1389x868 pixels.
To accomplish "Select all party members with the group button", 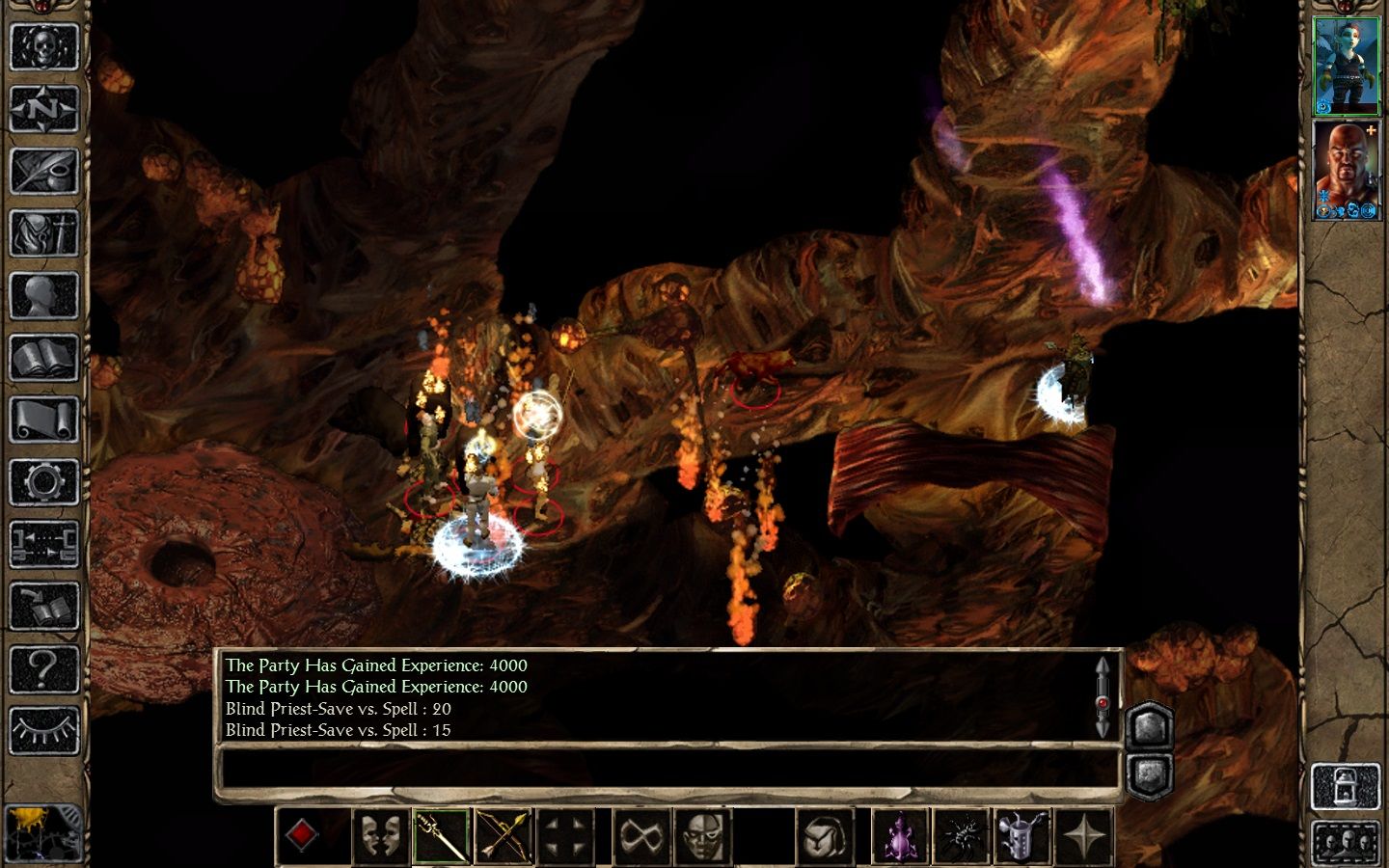I will pos(1345,841).
